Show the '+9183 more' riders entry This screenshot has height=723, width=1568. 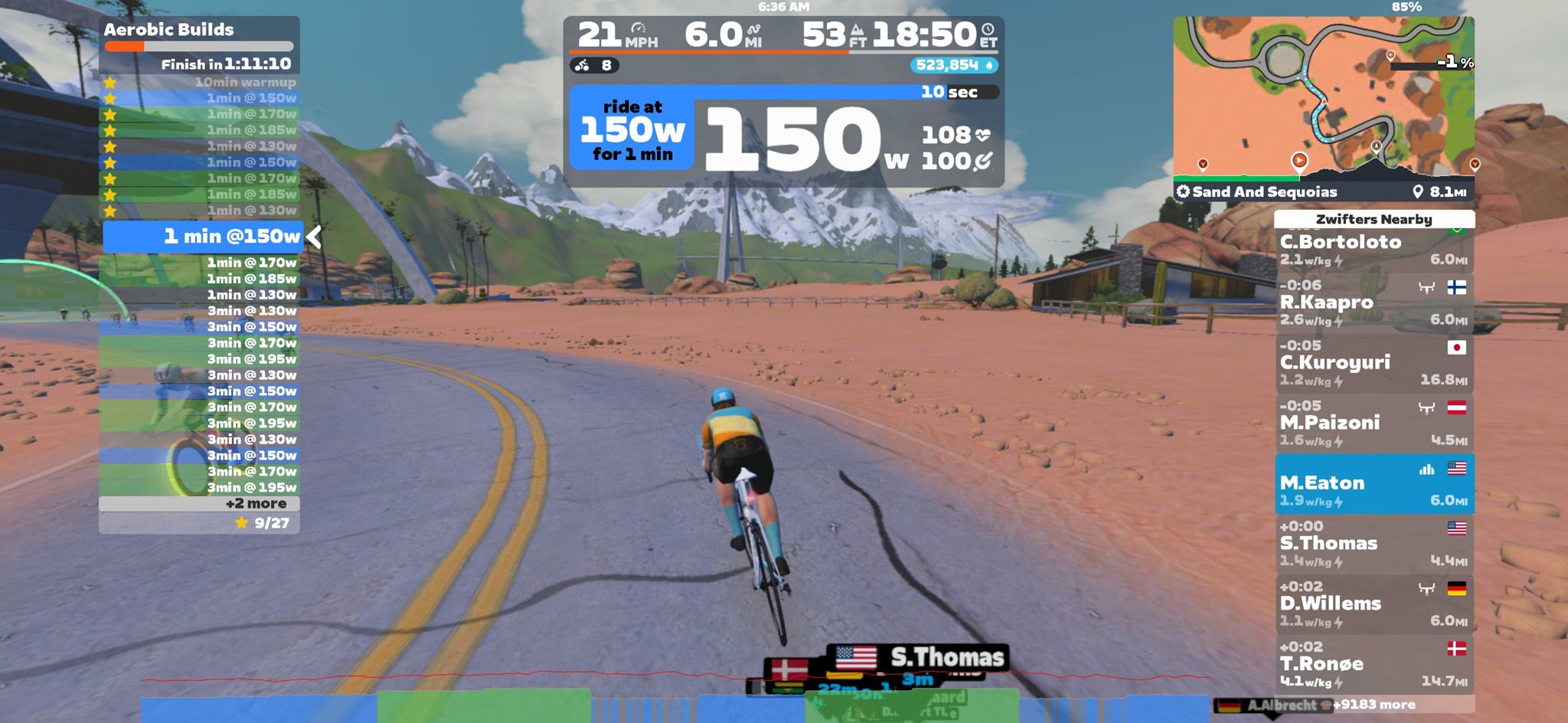[x=1375, y=705]
